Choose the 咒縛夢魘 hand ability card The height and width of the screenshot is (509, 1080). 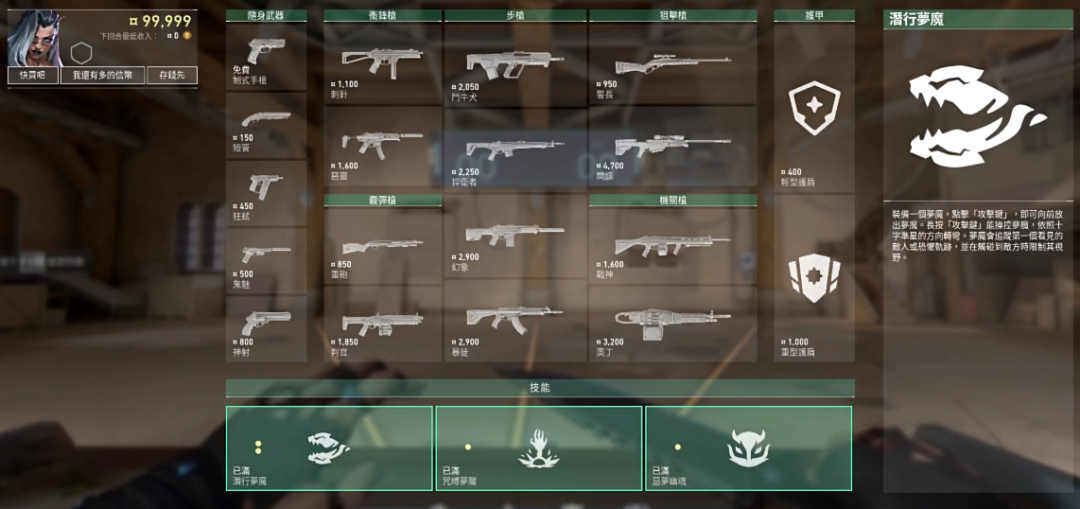(x=539, y=448)
